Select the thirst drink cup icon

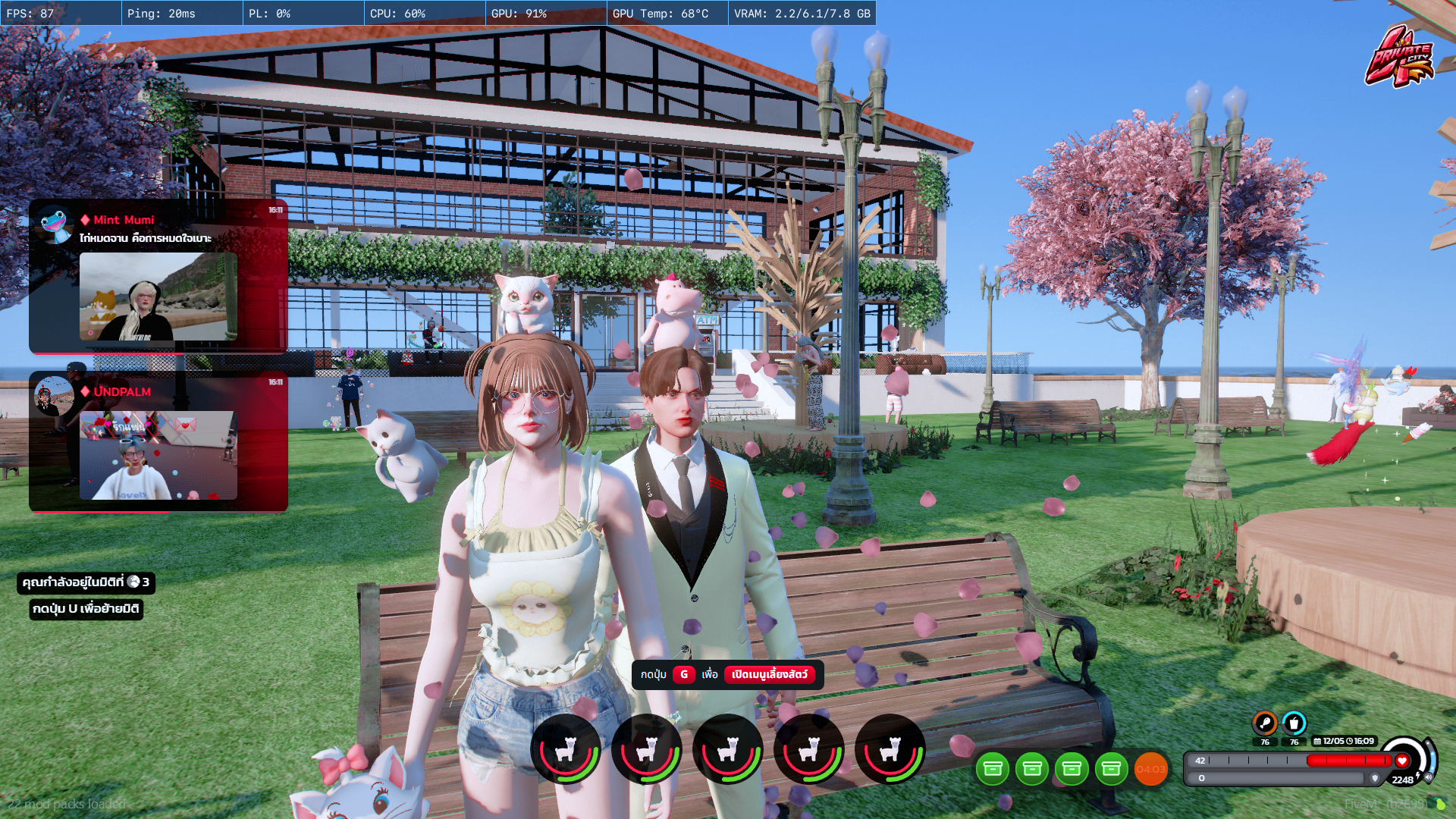[1294, 723]
